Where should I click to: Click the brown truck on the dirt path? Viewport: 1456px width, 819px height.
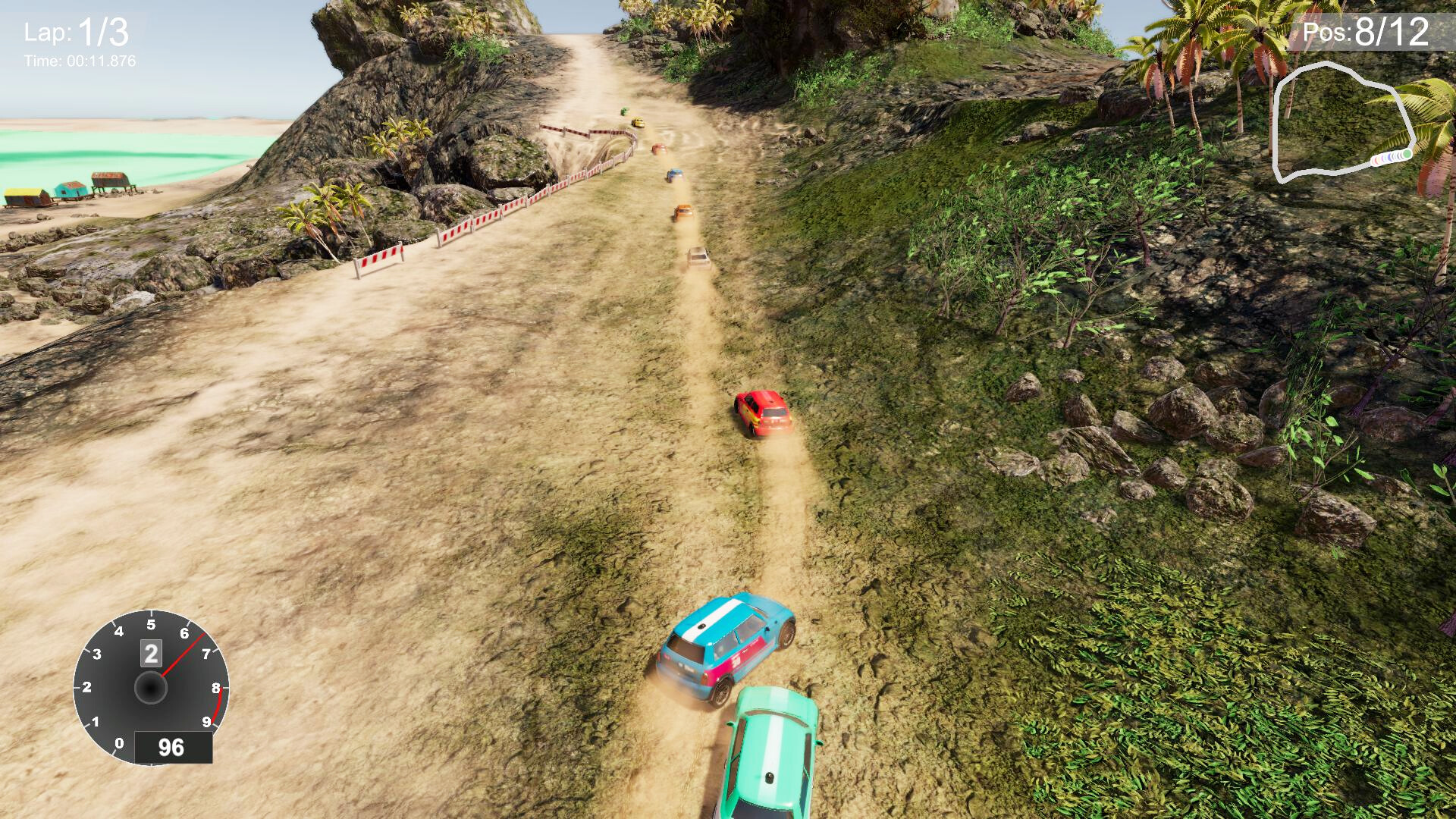(x=698, y=256)
